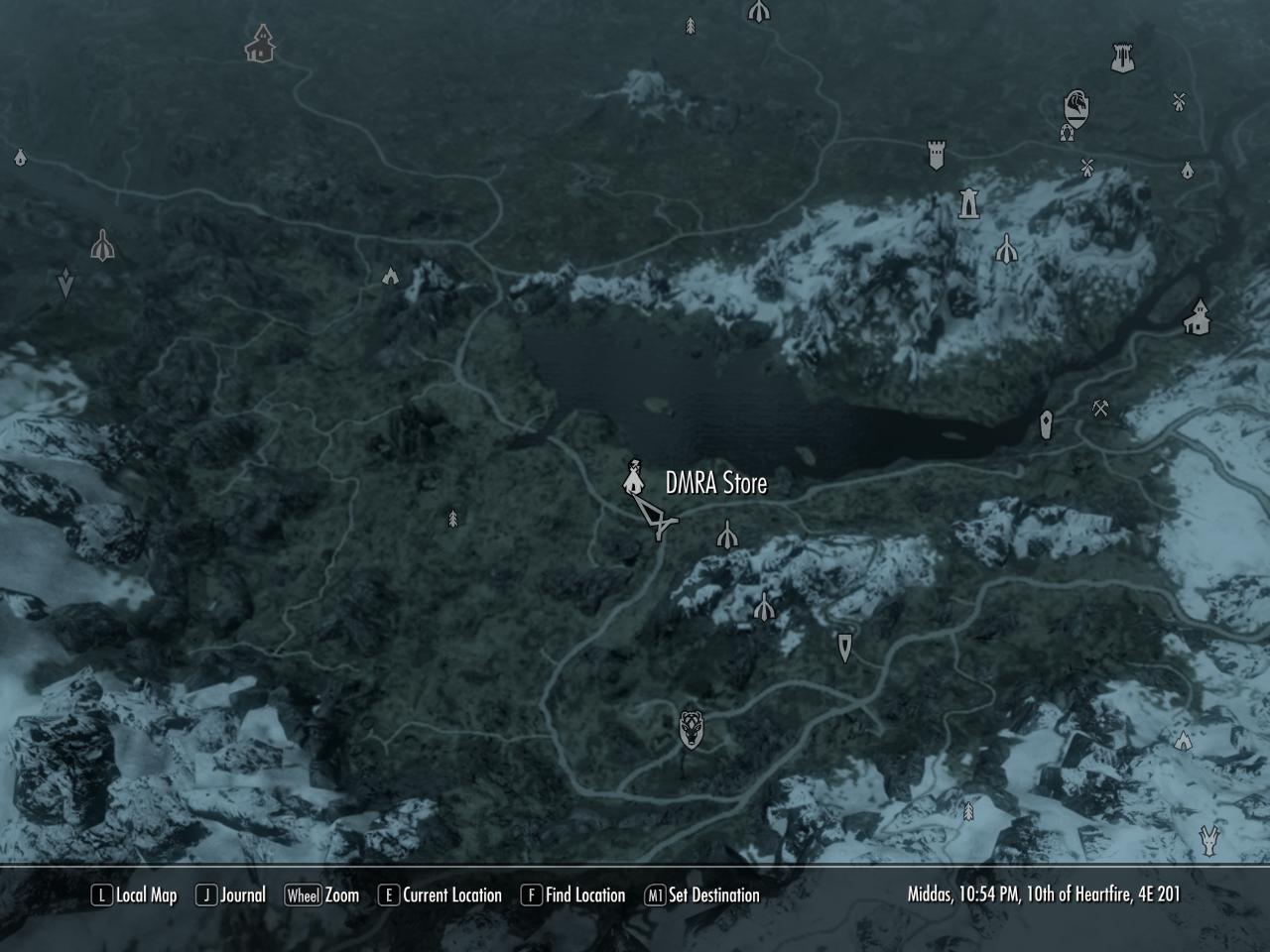Open the Journal
1270x952 pixels.
point(243,894)
